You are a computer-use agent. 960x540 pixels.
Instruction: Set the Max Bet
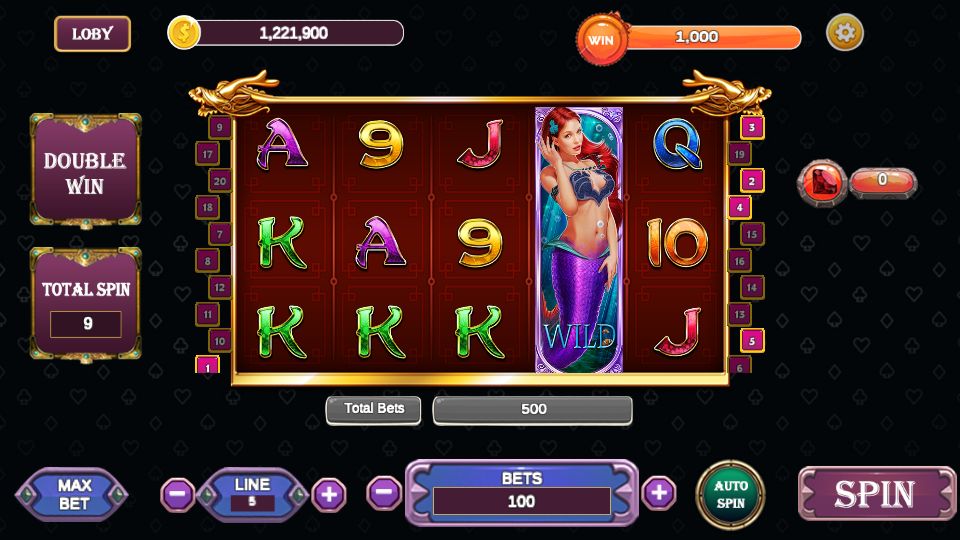pyautogui.click(x=73, y=494)
